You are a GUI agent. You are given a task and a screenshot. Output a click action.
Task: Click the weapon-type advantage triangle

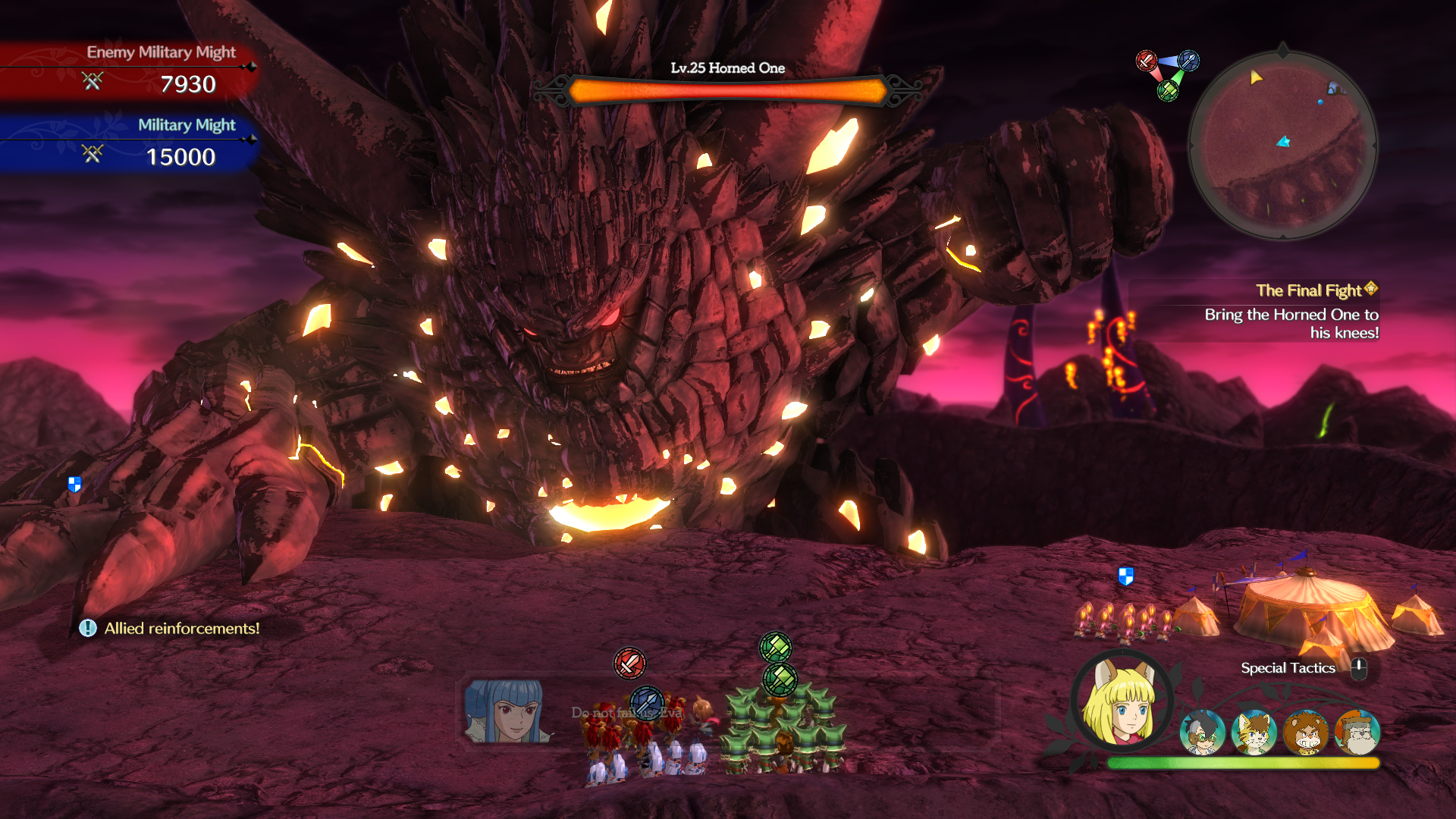pos(1167,74)
